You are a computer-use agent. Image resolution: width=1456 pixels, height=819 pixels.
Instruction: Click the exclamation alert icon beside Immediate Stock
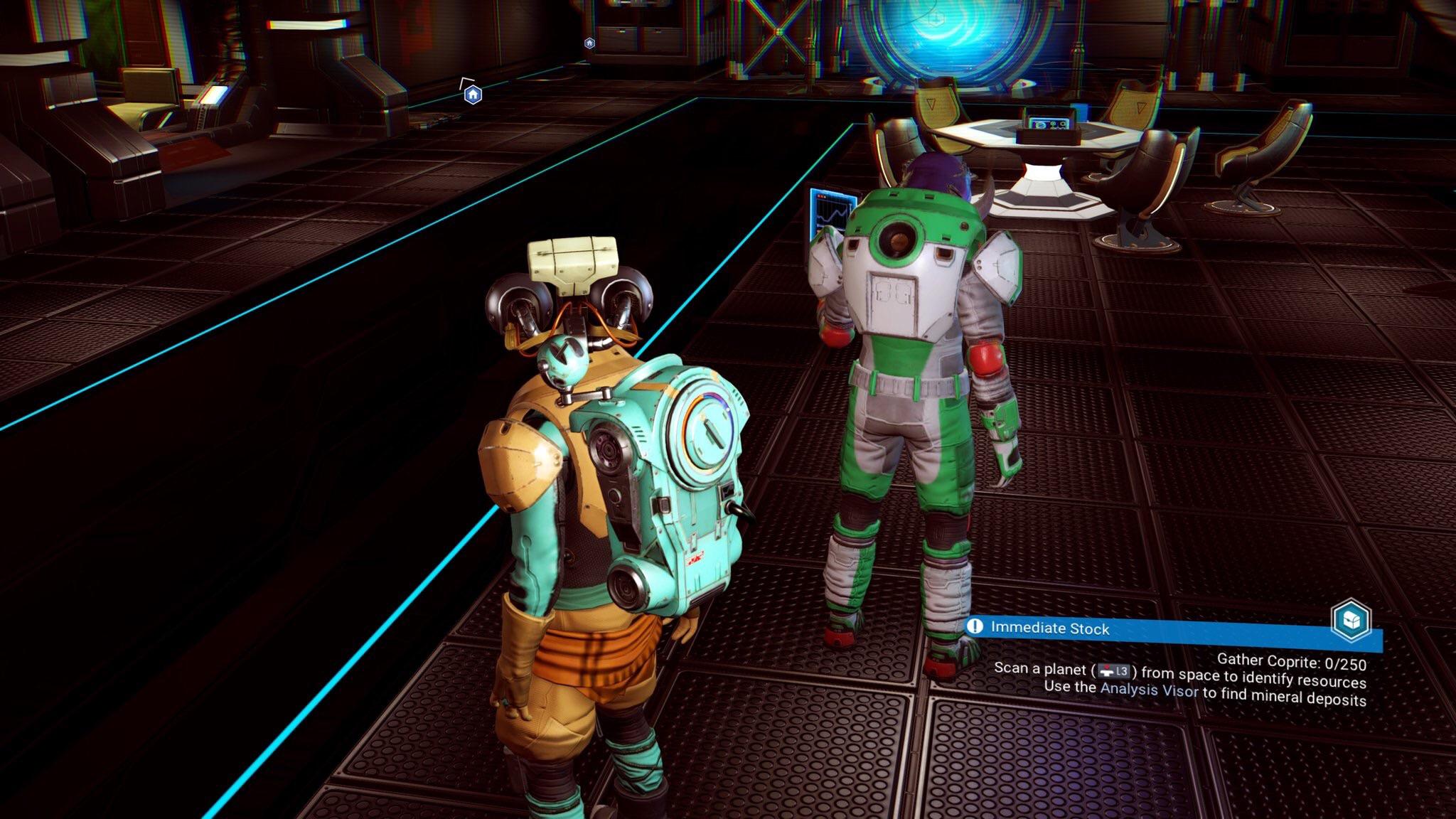tap(975, 626)
